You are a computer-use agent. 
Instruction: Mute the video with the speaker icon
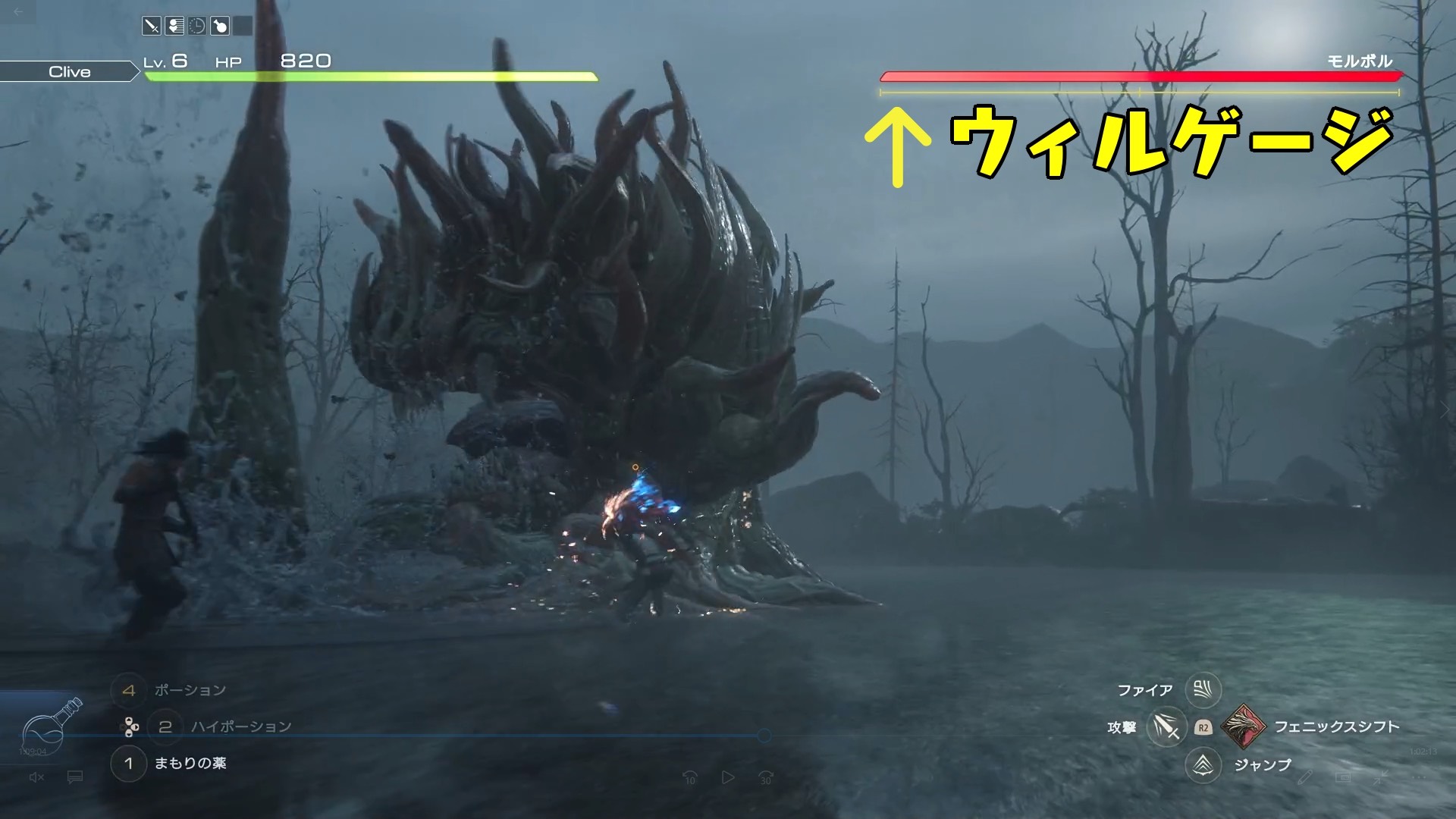point(36,777)
